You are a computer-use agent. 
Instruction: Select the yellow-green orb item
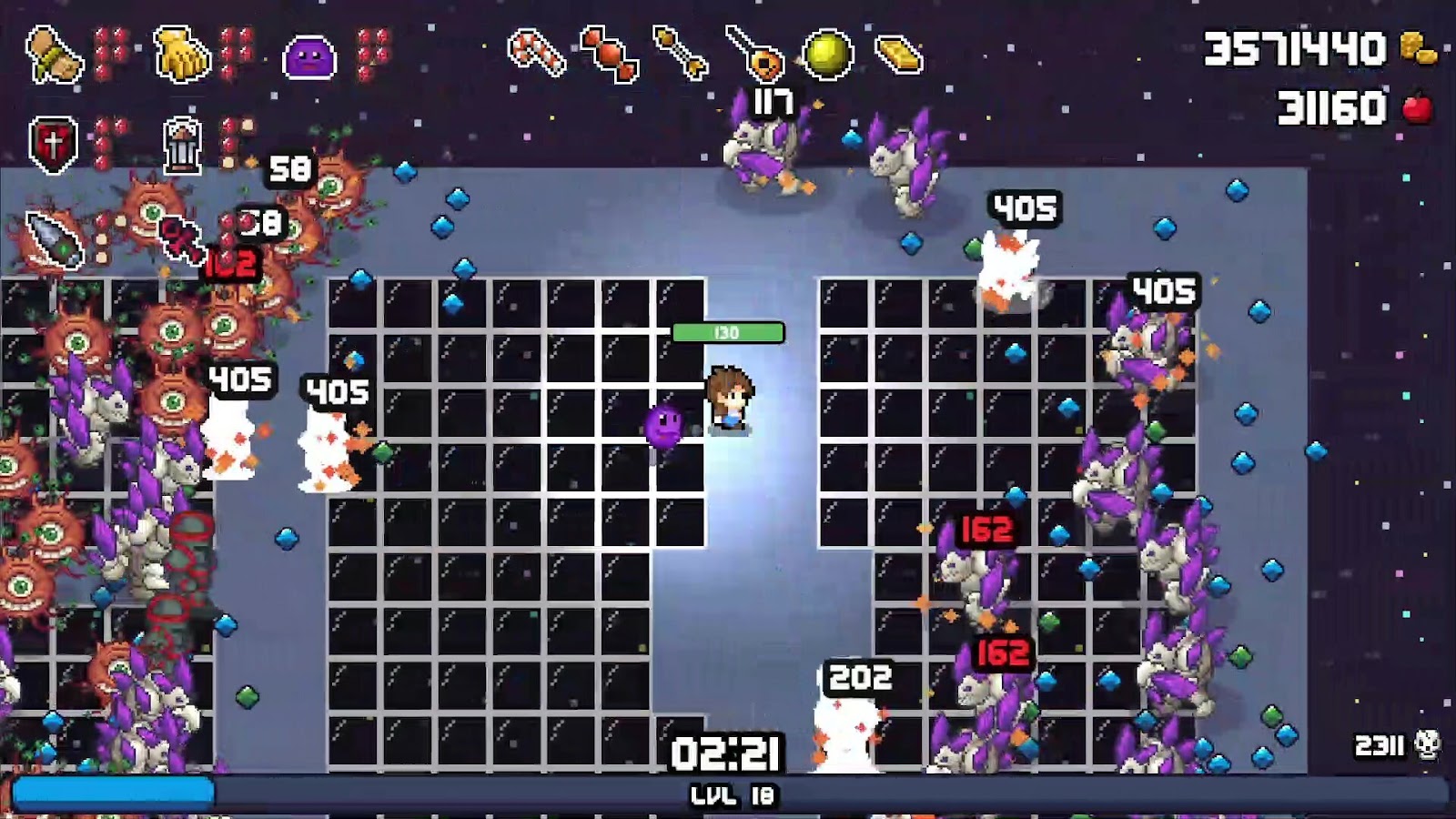point(827,54)
